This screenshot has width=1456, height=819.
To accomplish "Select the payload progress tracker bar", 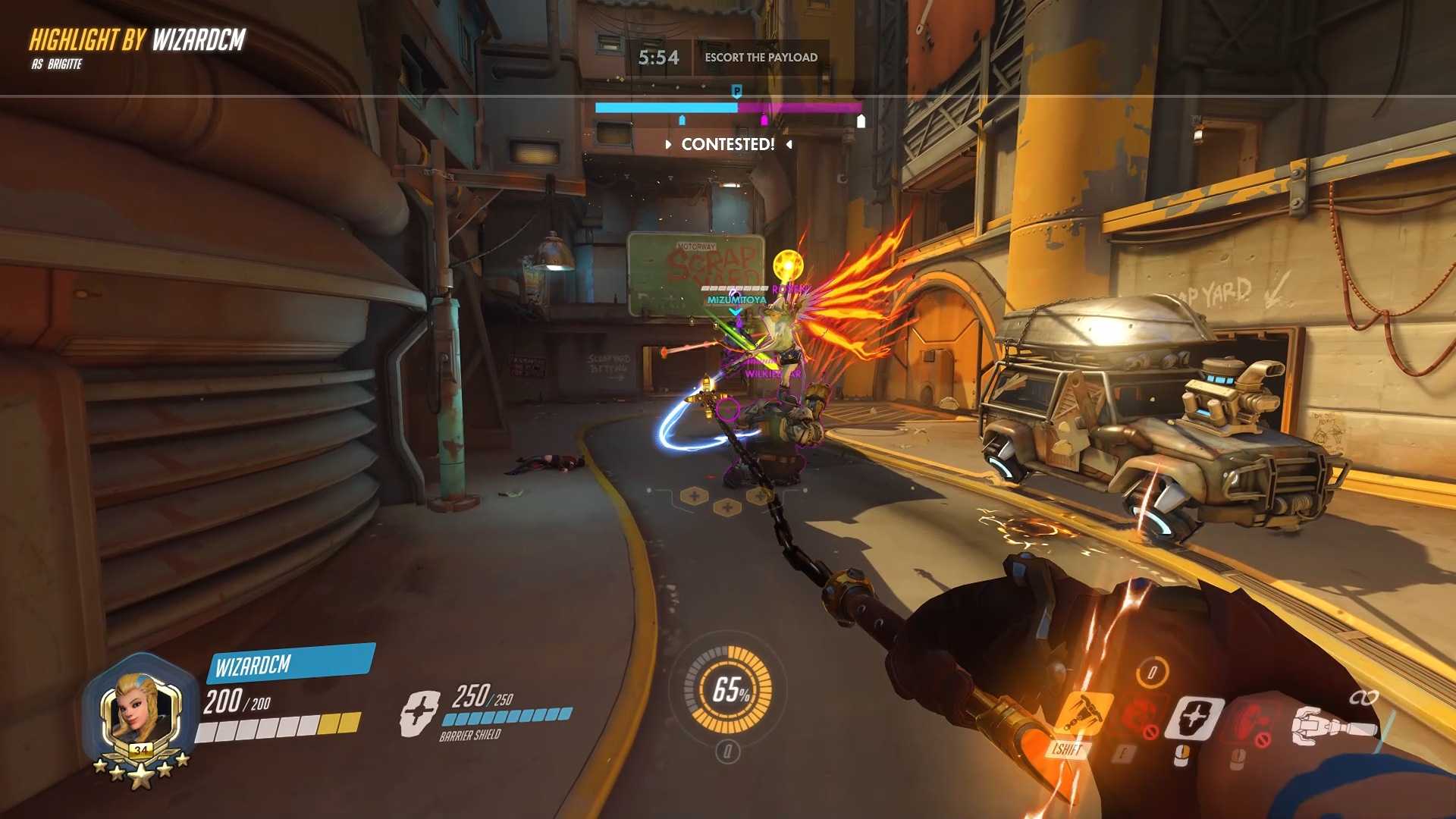I will point(728,108).
